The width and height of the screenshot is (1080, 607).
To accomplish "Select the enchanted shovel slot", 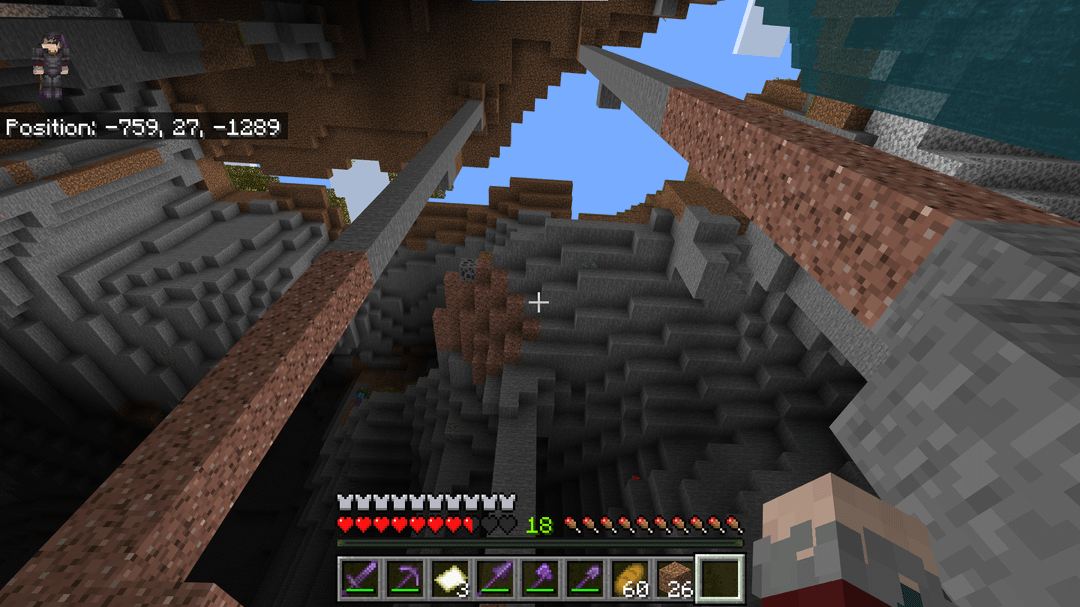I will tap(584, 579).
